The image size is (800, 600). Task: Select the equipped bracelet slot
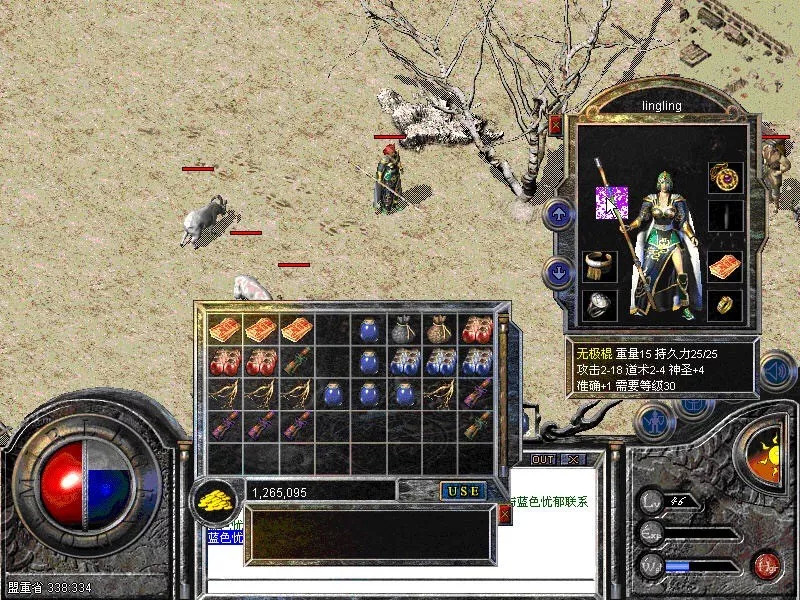tap(600, 267)
